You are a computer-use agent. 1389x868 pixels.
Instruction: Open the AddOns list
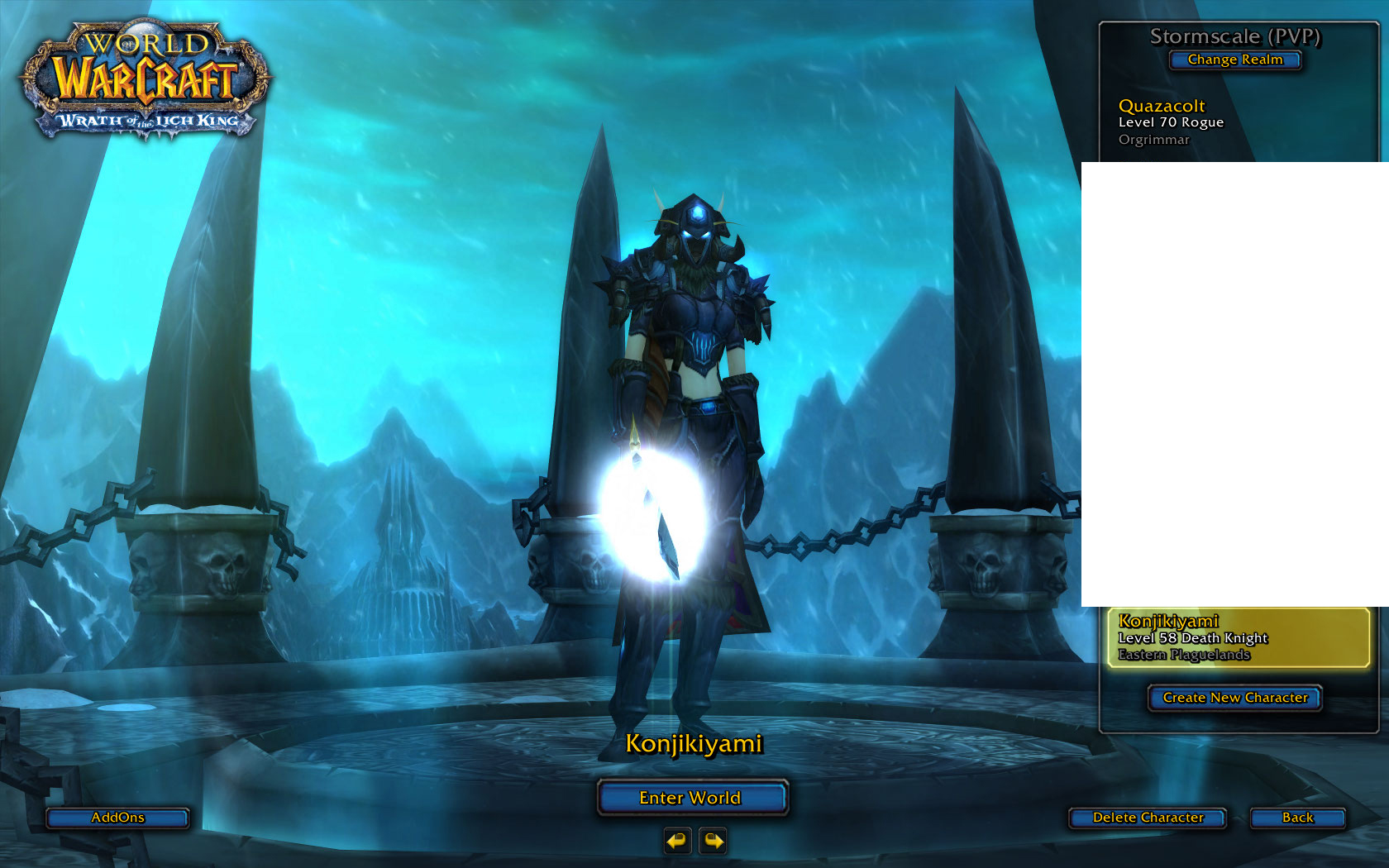coord(117,818)
